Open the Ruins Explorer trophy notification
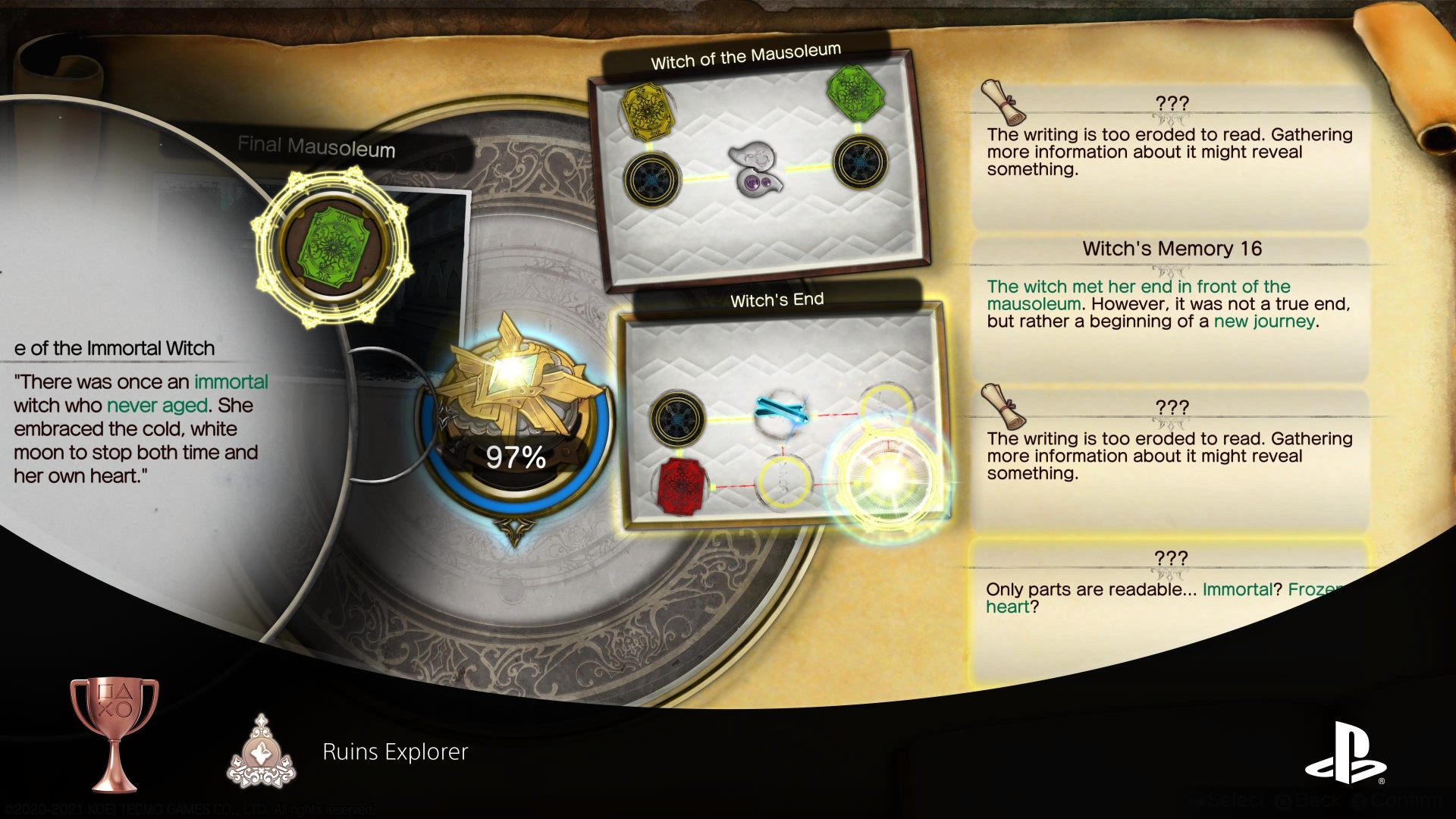The width and height of the screenshot is (1456, 819). pyautogui.click(x=394, y=753)
